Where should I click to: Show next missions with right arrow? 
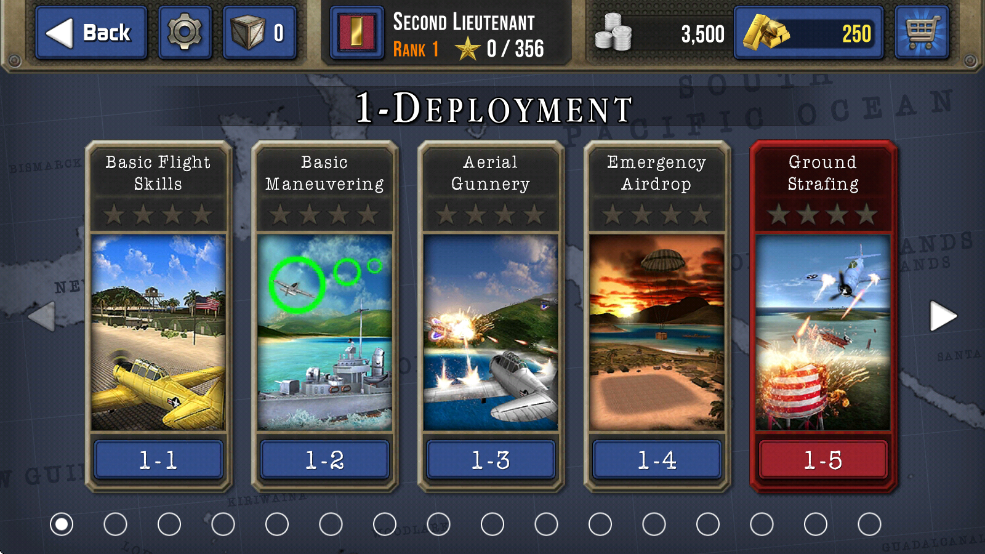(x=943, y=316)
